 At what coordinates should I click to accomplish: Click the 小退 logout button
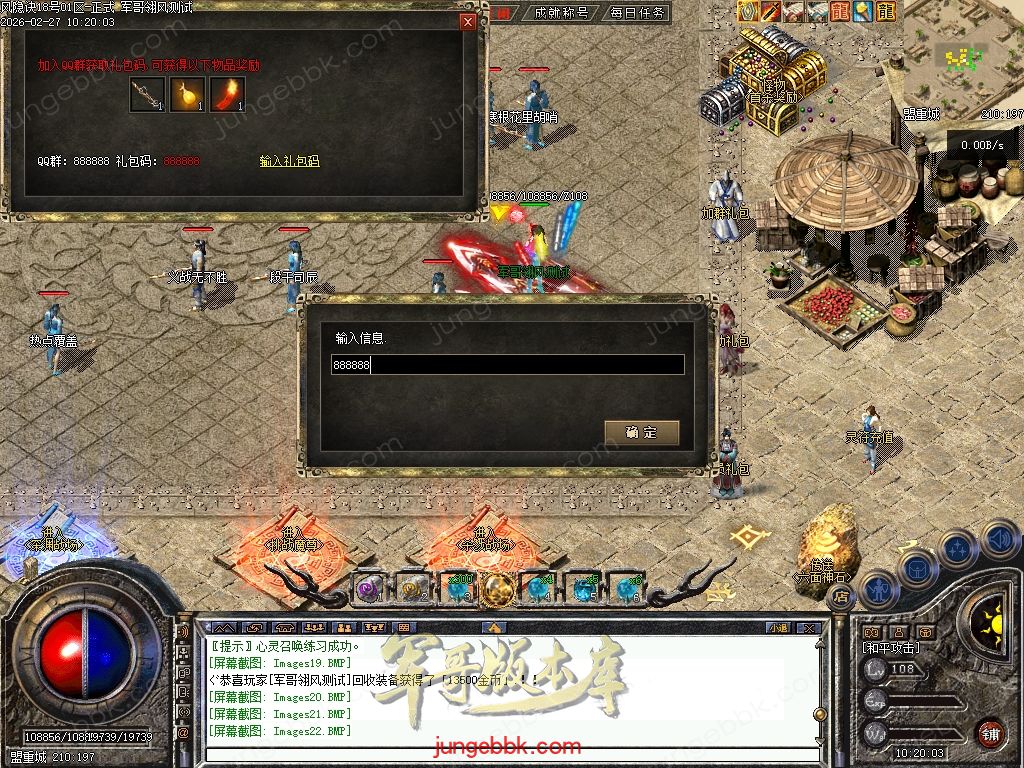(779, 628)
